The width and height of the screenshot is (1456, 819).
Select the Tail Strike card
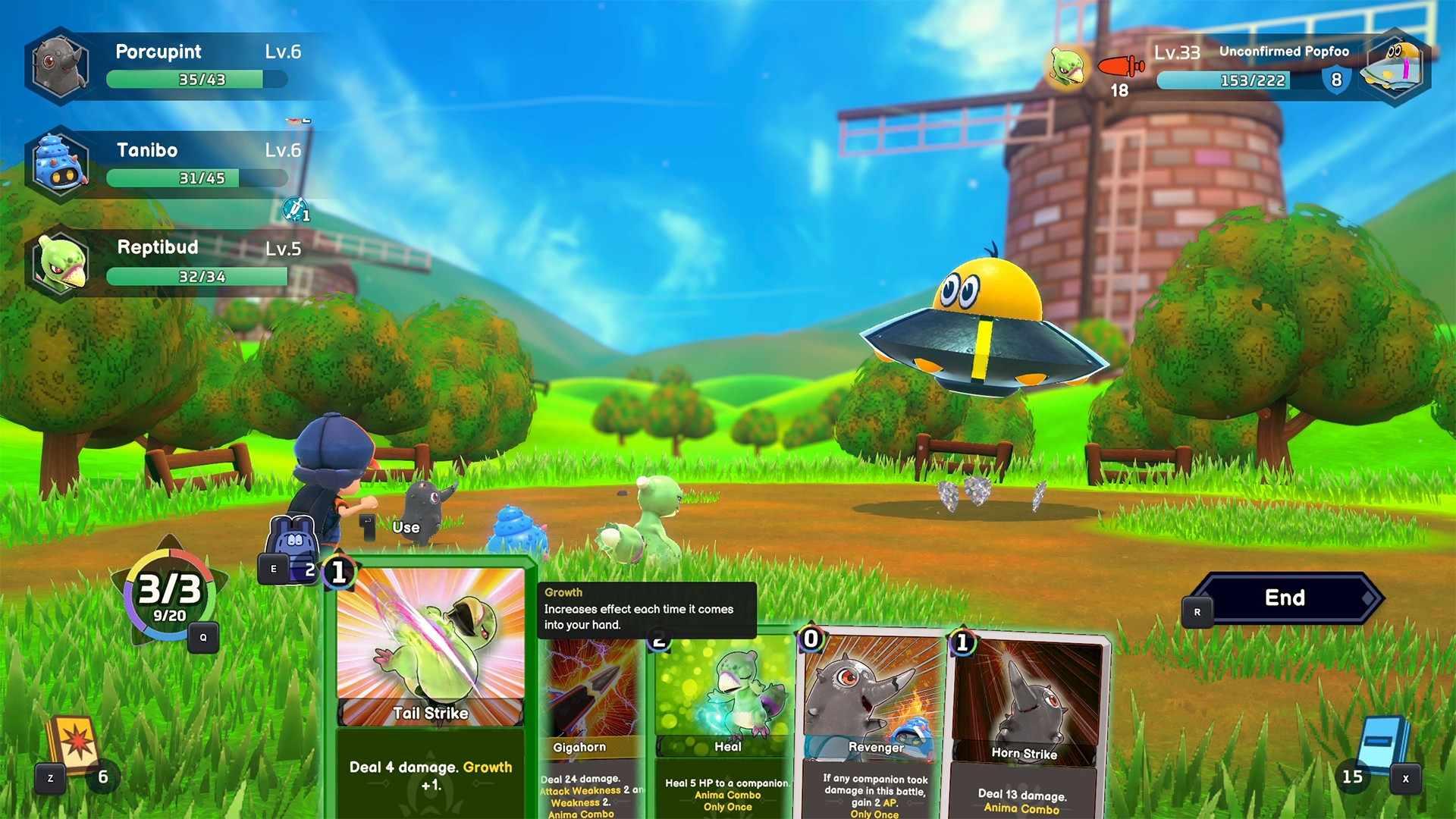[430, 682]
